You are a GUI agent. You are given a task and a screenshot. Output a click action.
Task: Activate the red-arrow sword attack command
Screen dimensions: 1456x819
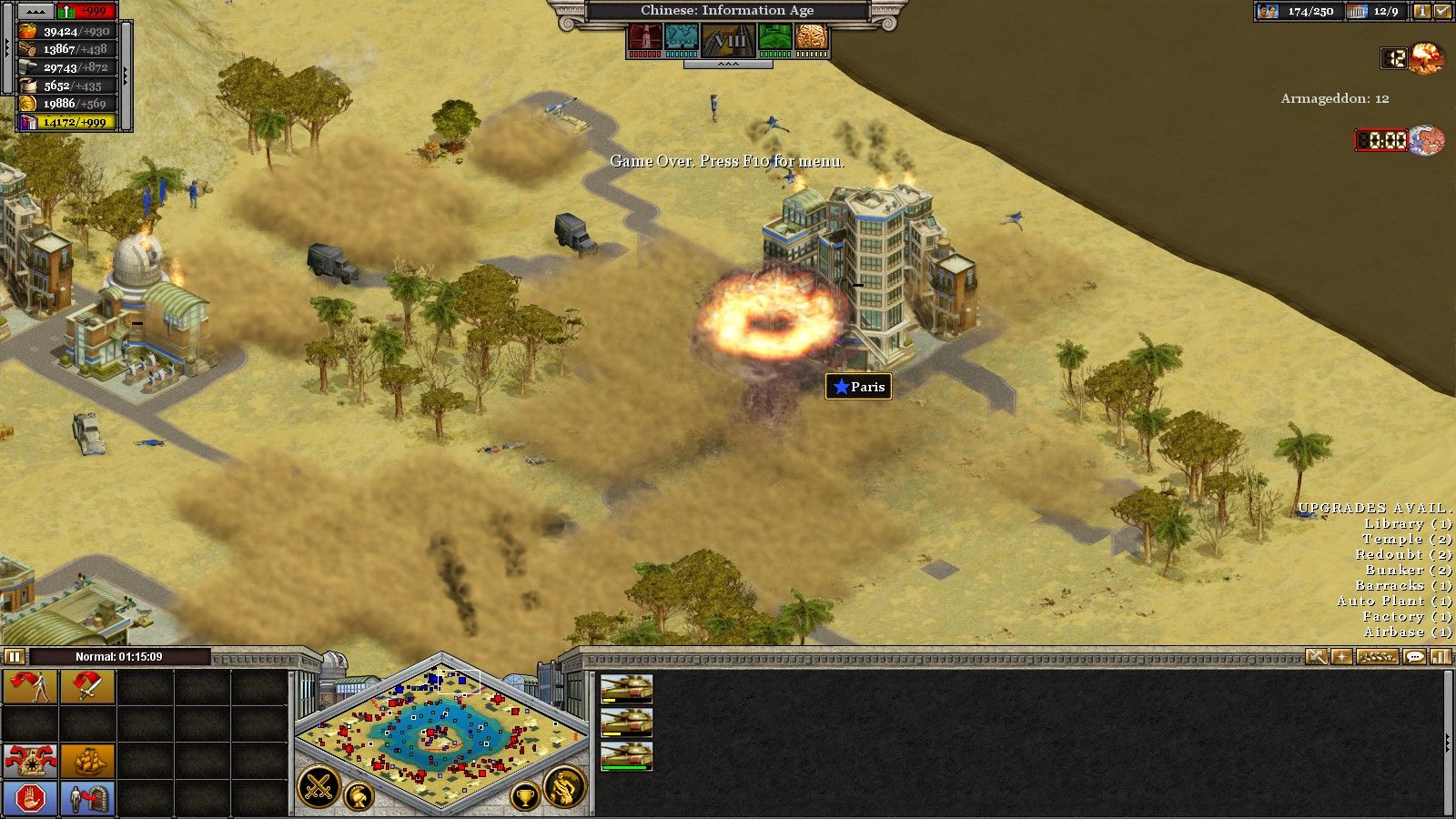pyautogui.click(x=87, y=687)
